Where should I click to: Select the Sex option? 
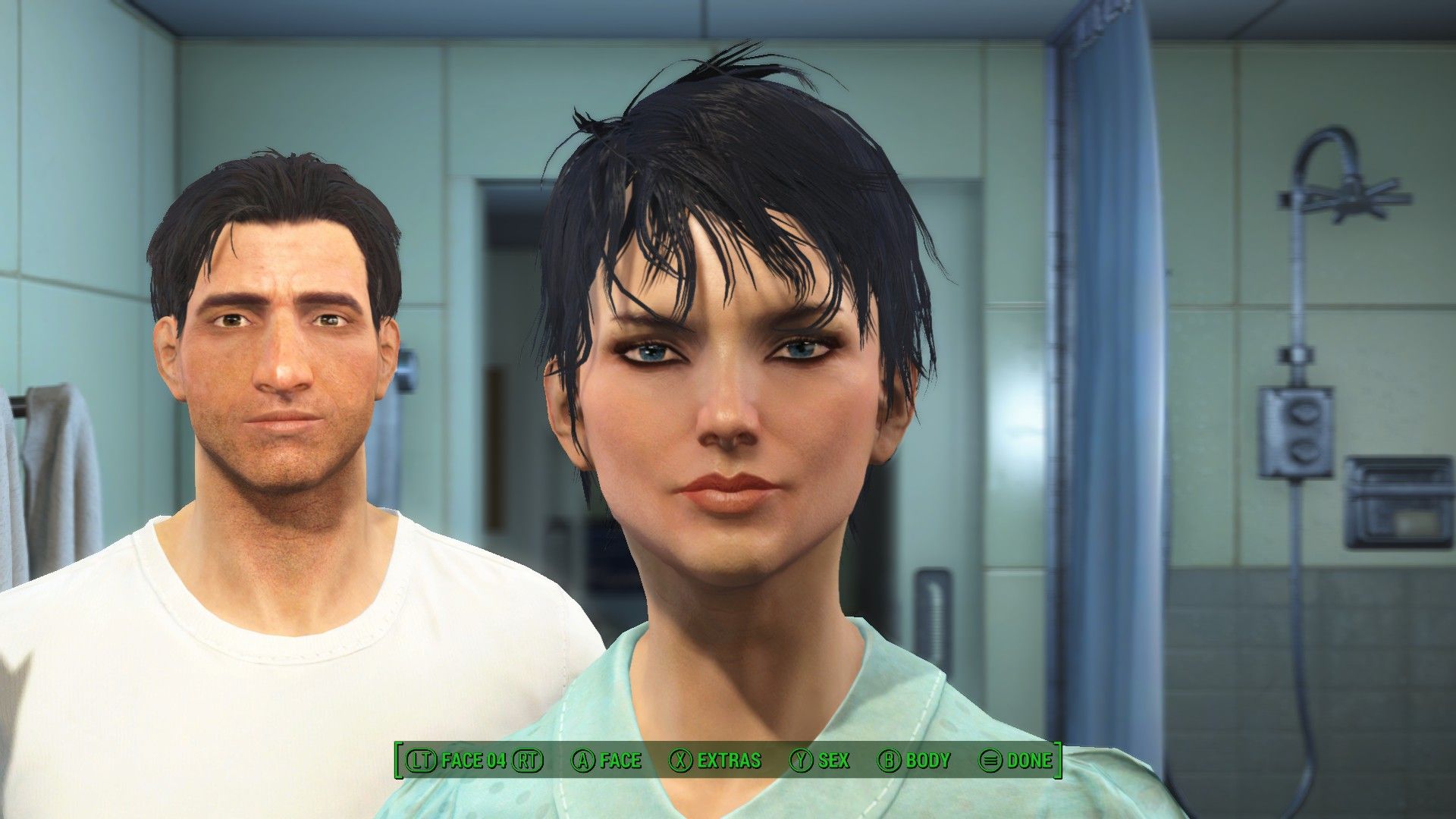point(820,761)
